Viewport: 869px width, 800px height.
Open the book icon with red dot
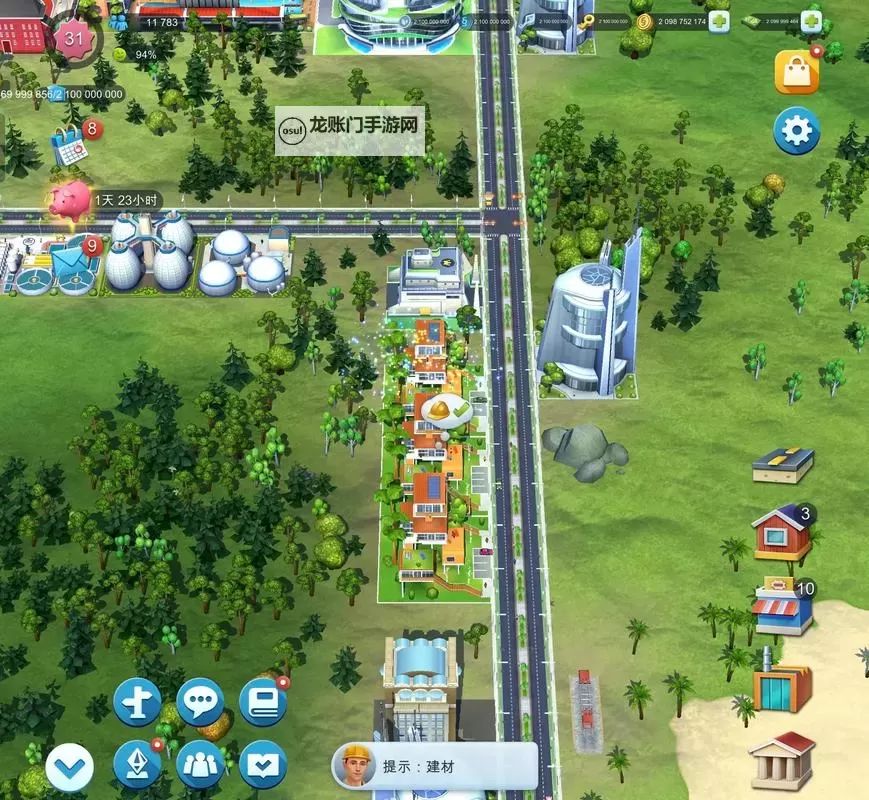[x=263, y=702]
